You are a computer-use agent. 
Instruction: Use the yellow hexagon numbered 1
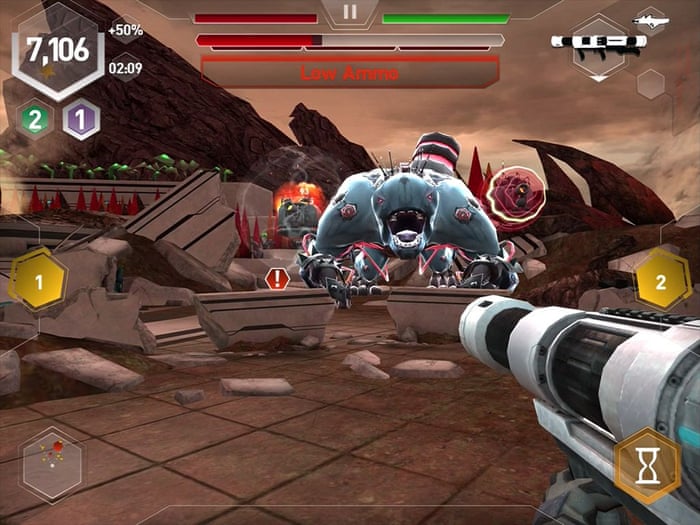39,281
